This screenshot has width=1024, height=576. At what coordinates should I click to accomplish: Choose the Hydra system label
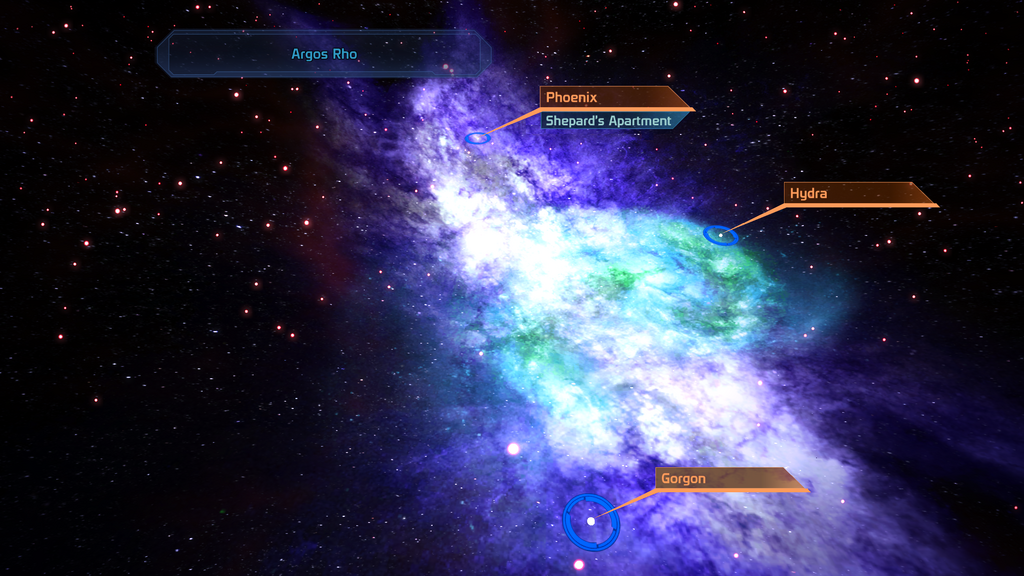point(855,194)
